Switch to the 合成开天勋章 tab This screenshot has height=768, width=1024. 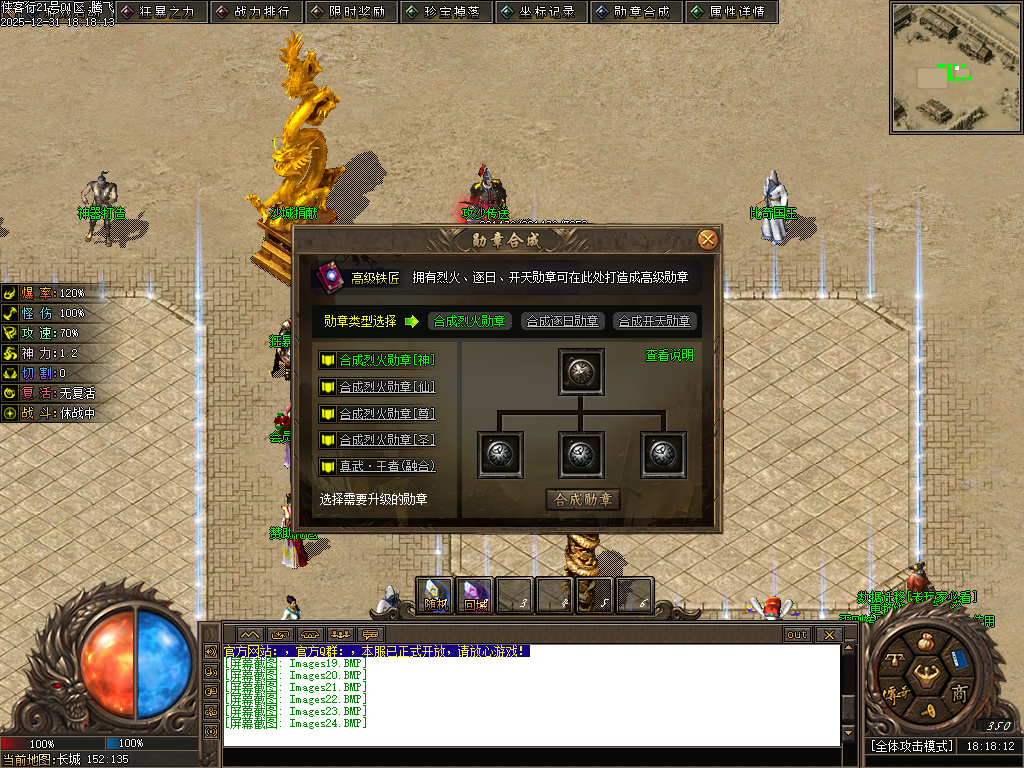coord(654,321)
